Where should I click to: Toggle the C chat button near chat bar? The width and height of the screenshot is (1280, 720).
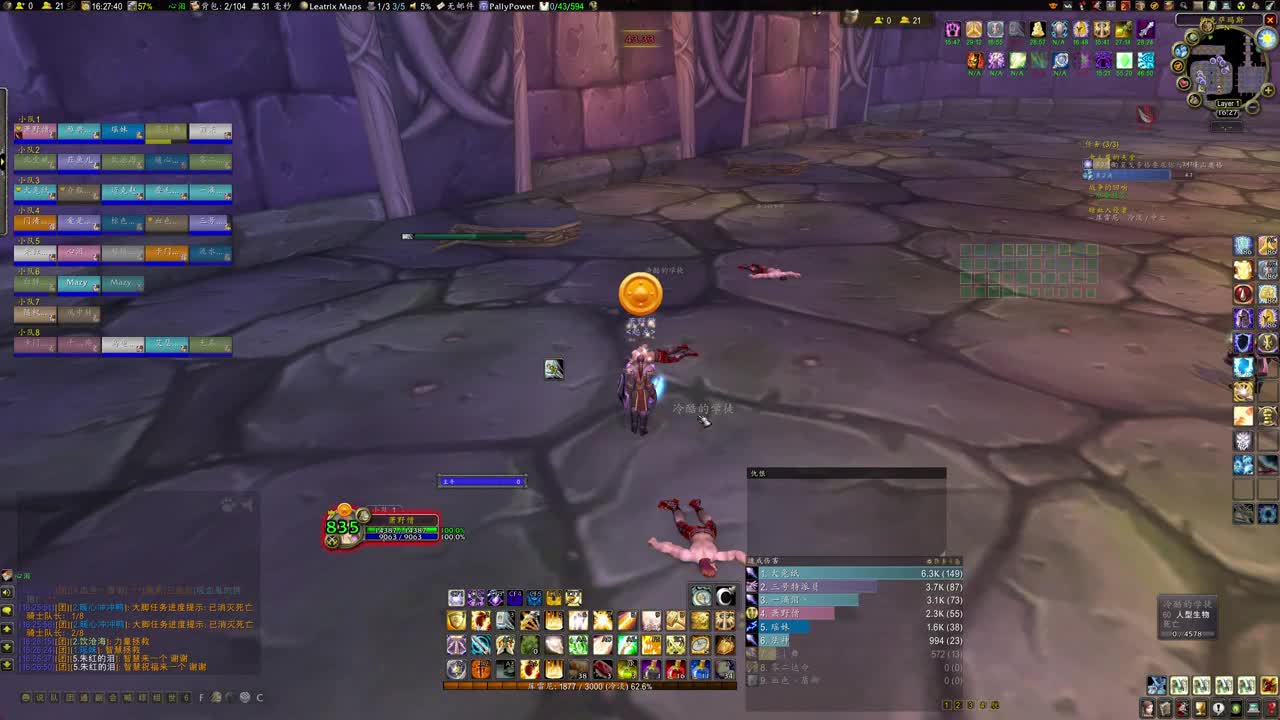point(260,698)
